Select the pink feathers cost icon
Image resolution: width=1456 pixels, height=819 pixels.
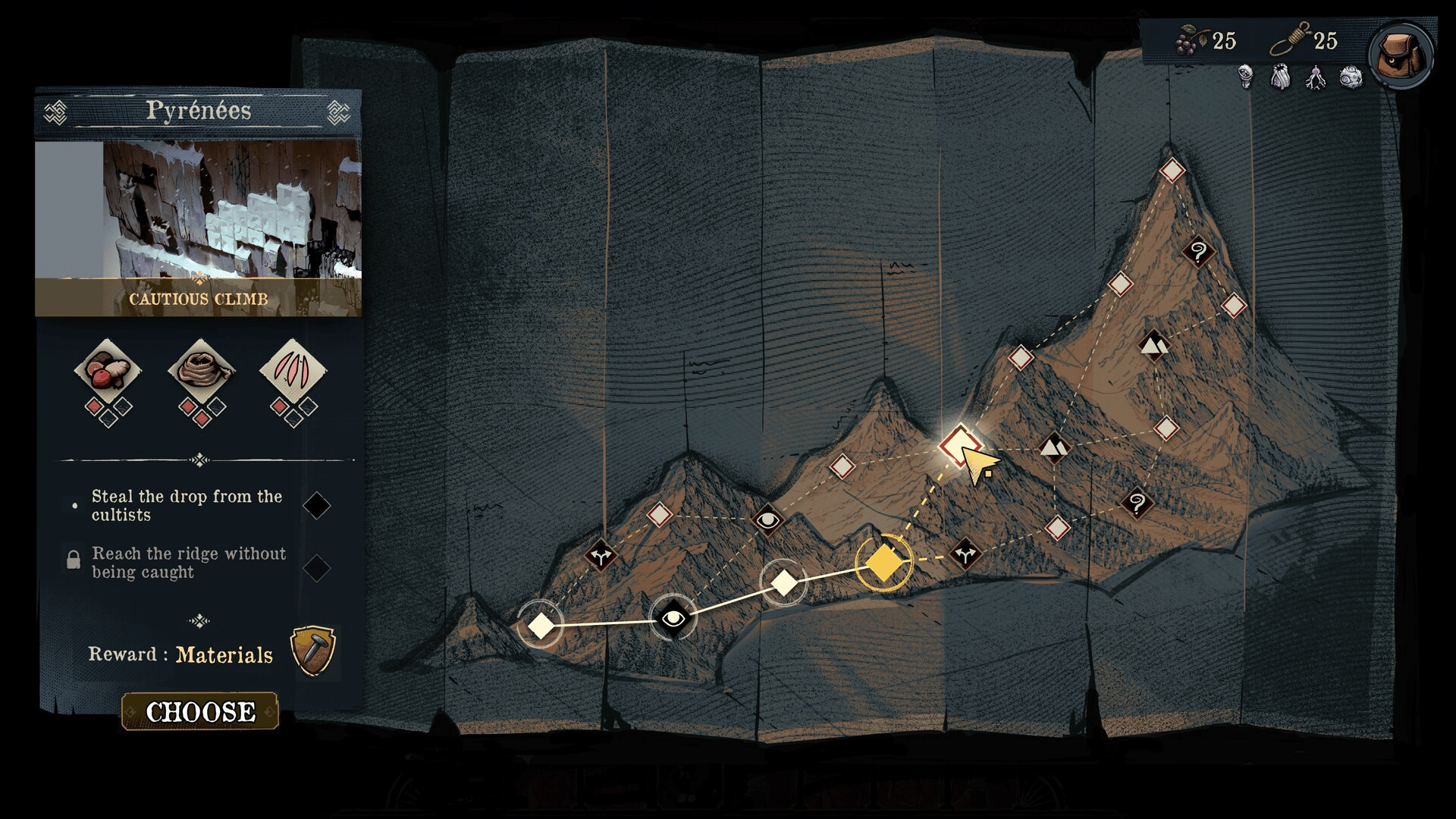click(x=293, y=371)
